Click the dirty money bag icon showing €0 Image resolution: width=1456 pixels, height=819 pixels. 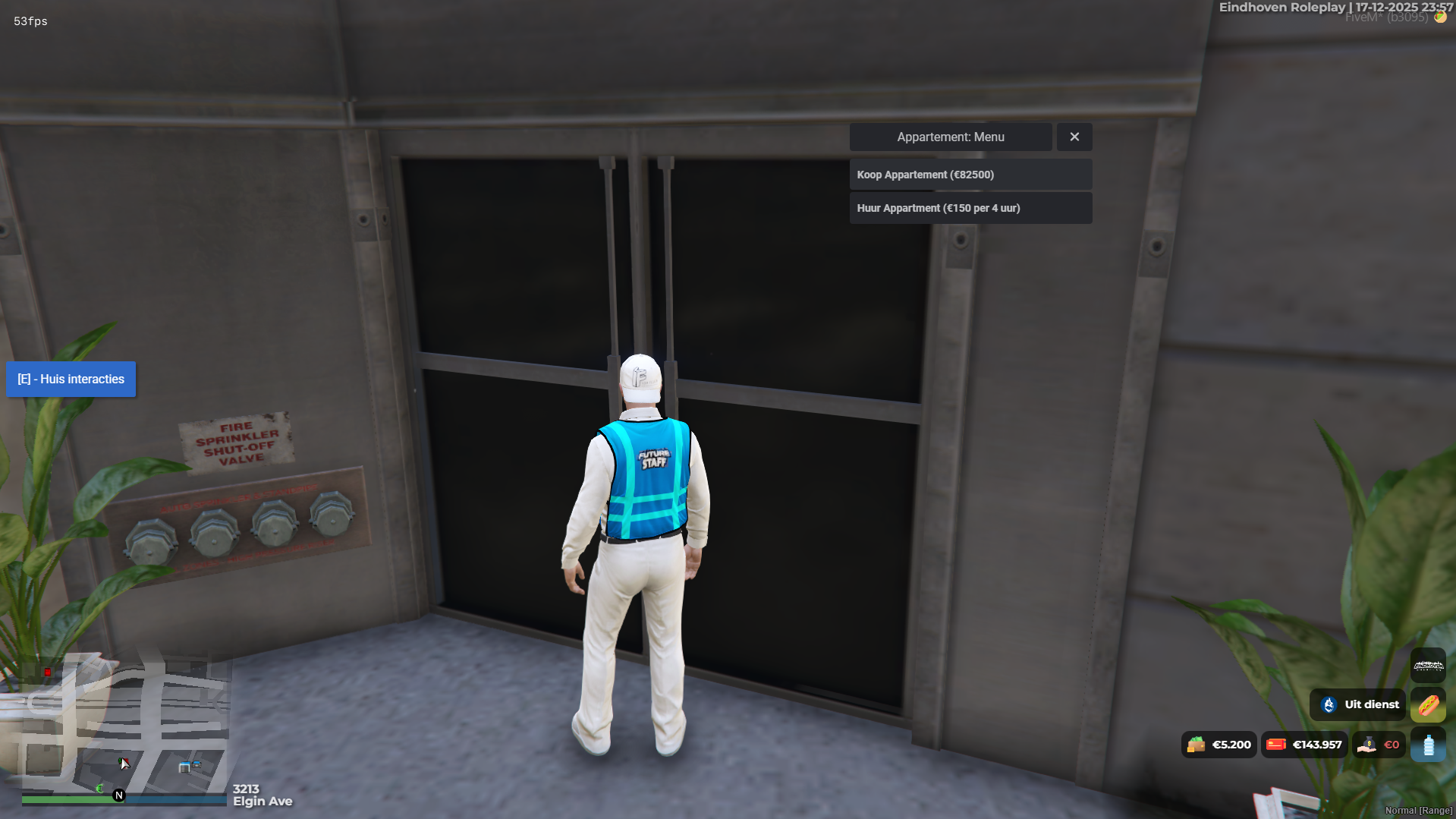1368,745
